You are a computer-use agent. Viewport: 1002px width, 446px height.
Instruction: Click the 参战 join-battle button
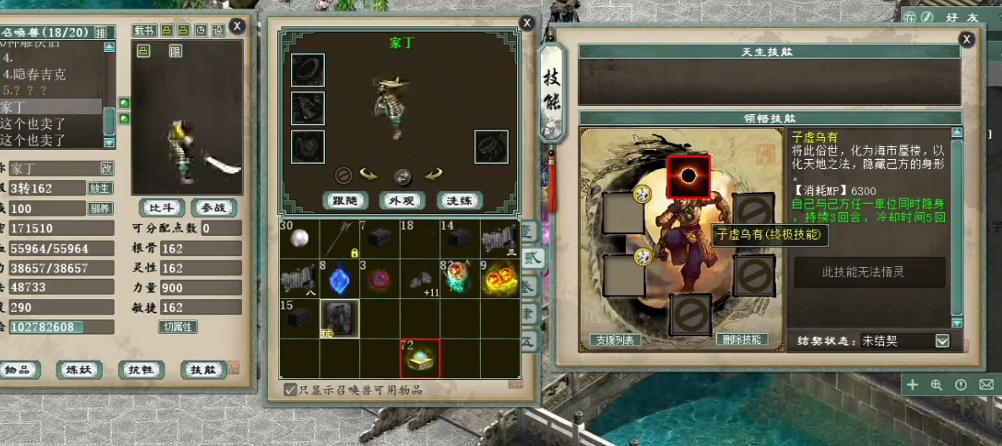[x=214, y=208]
